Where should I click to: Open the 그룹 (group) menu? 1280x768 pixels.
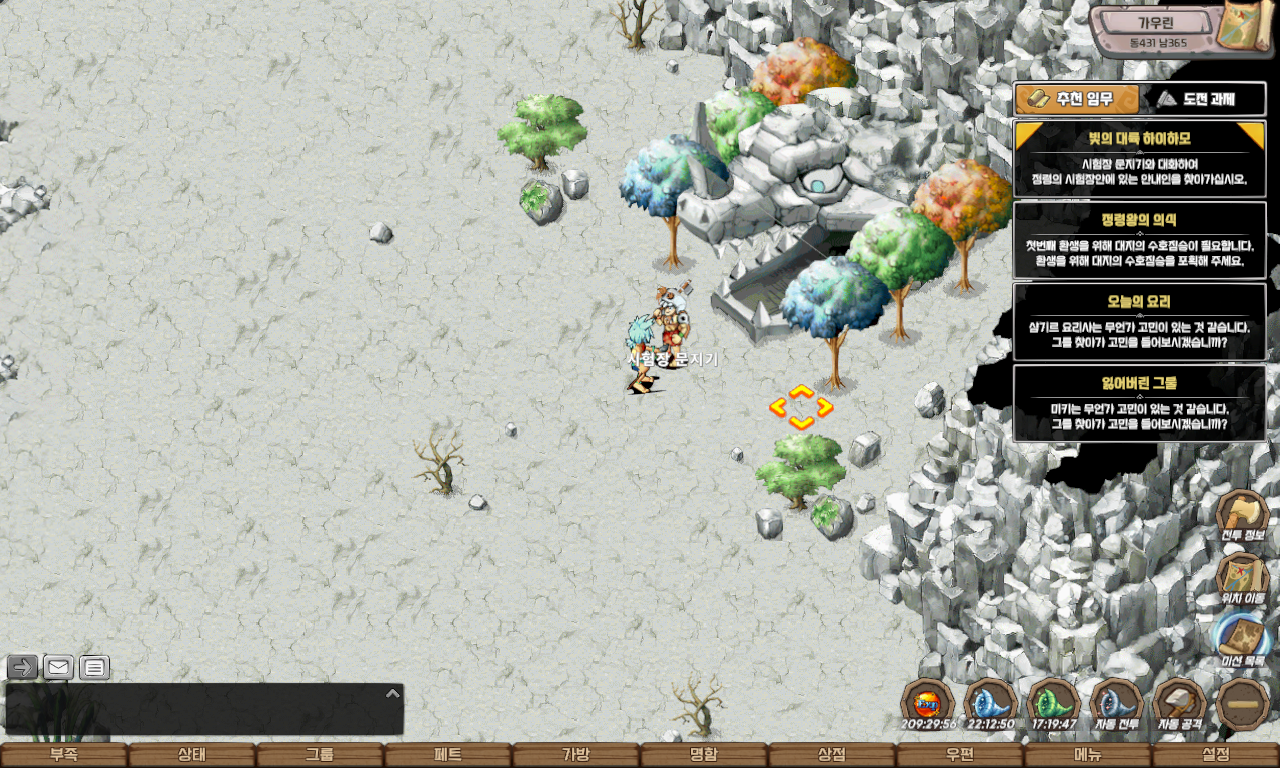pos(320,755)
